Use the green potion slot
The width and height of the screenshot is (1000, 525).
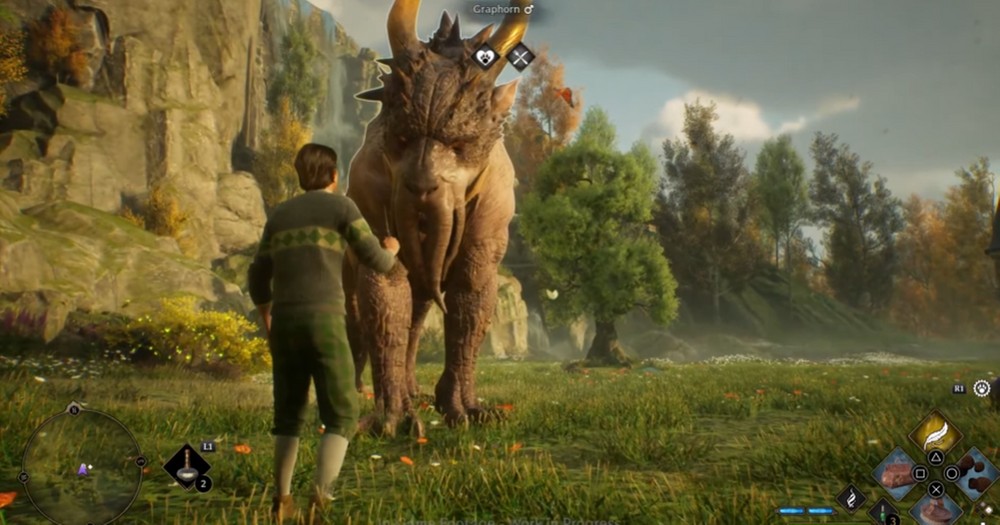click(882, 512)
